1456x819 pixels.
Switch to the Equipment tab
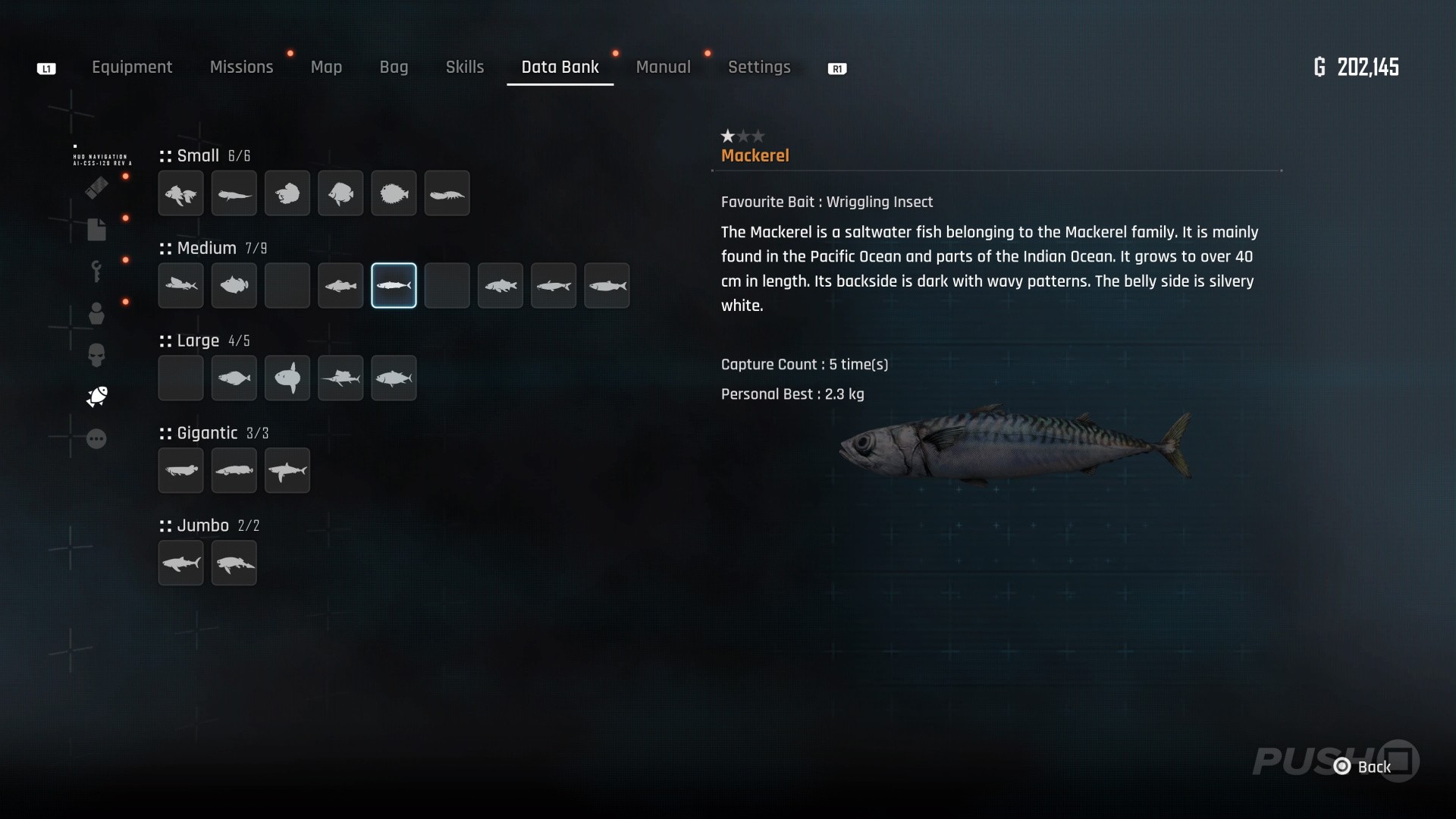point(132,67)
